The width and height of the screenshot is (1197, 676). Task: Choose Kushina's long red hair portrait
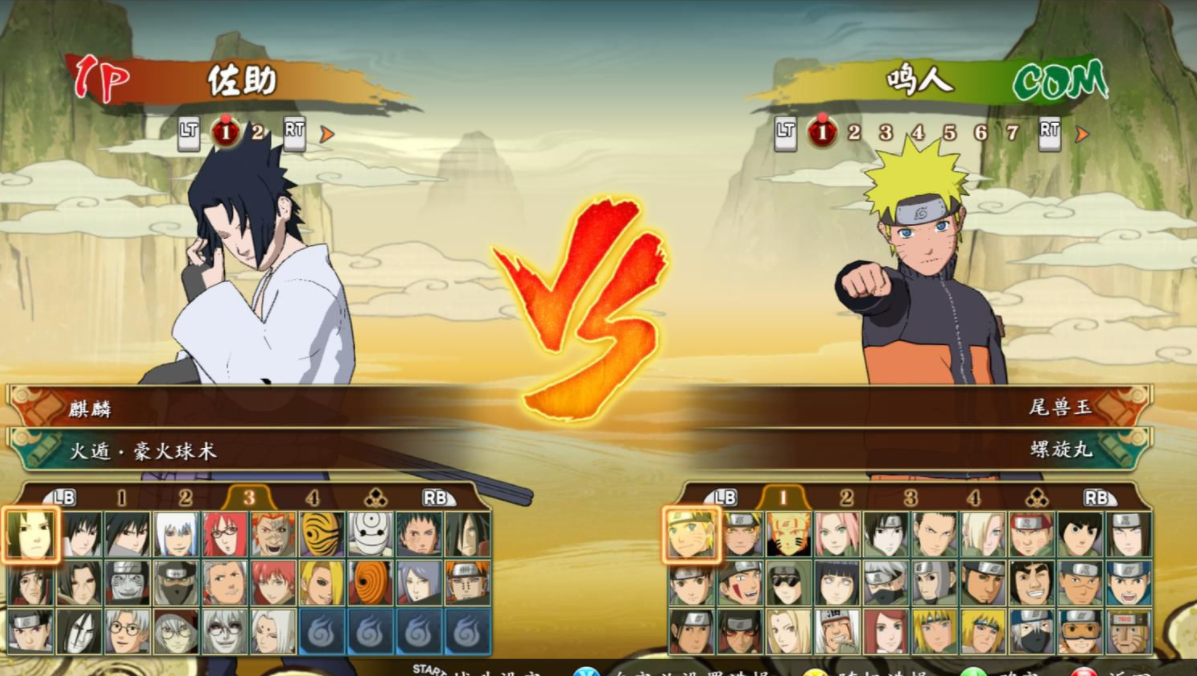(x=887, y=631)
